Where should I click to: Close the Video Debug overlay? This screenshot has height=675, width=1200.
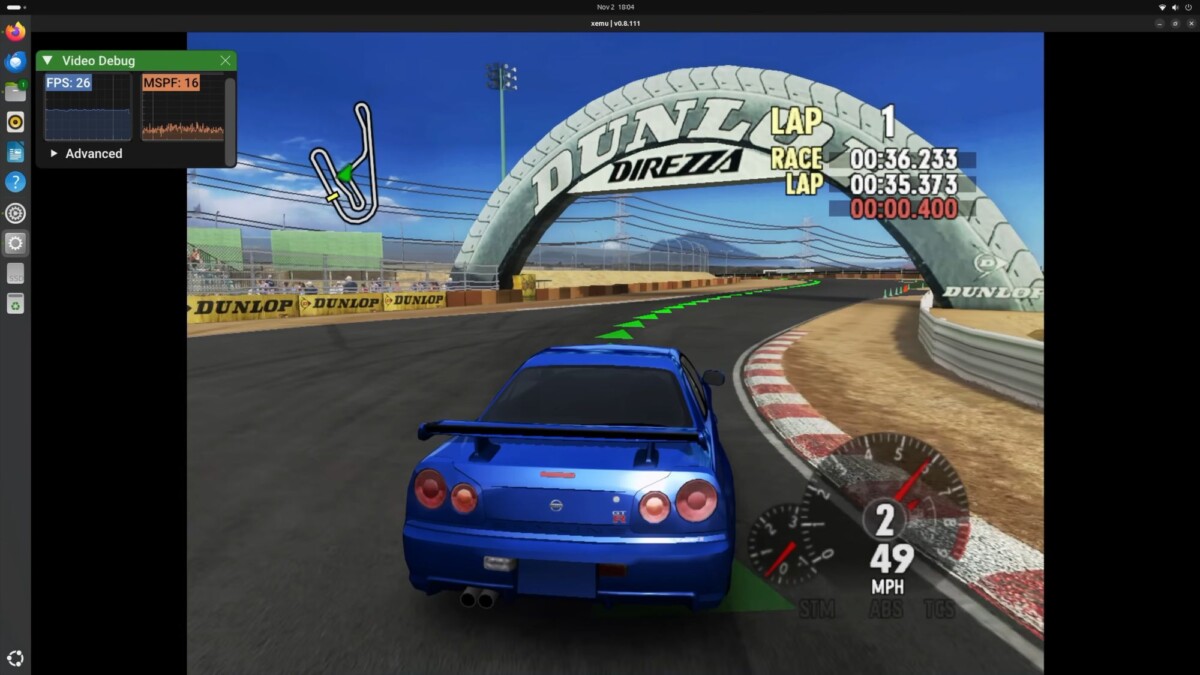[225, 61]
